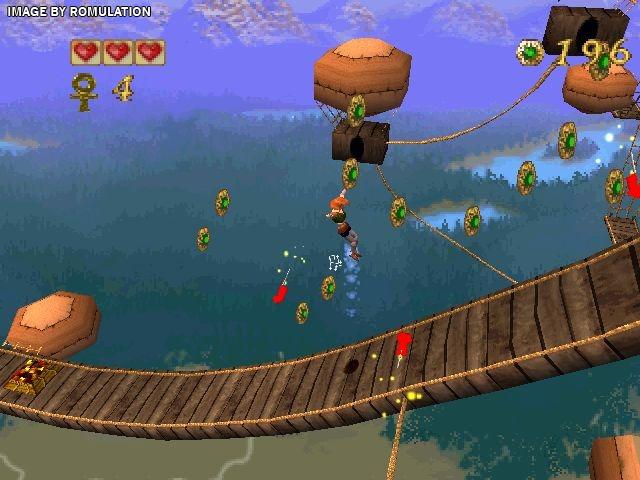Click the golden ankh lives icon

coord(85,88)
